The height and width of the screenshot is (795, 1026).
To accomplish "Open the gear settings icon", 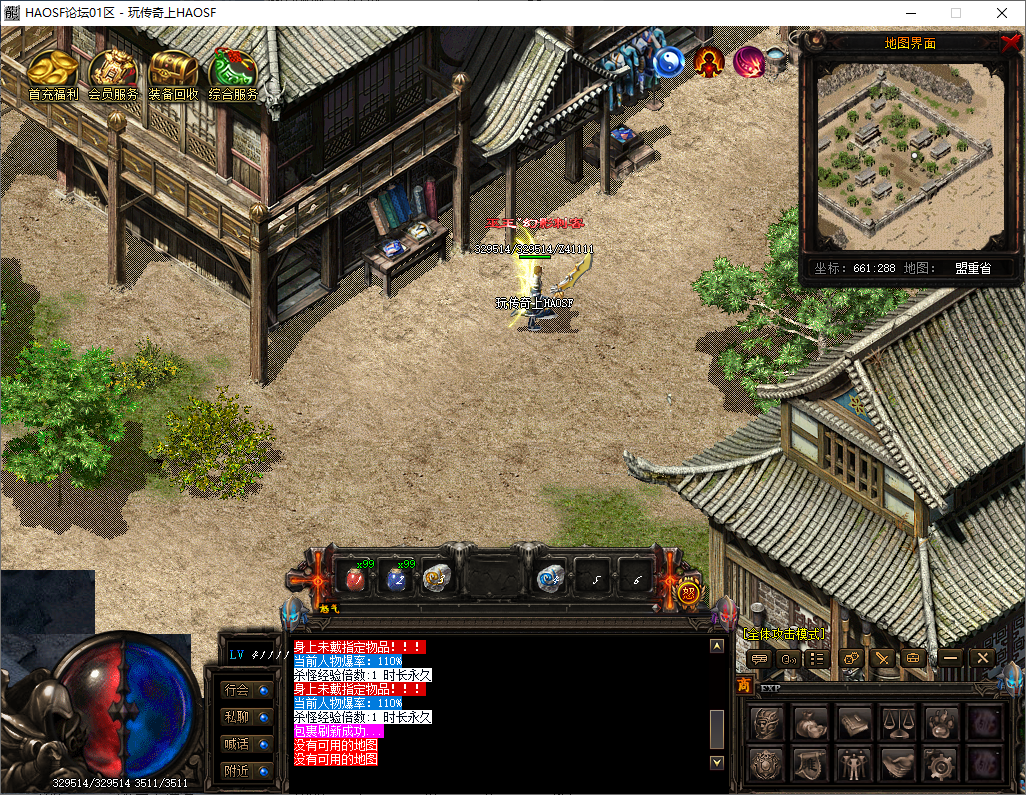I will (941, 765).
